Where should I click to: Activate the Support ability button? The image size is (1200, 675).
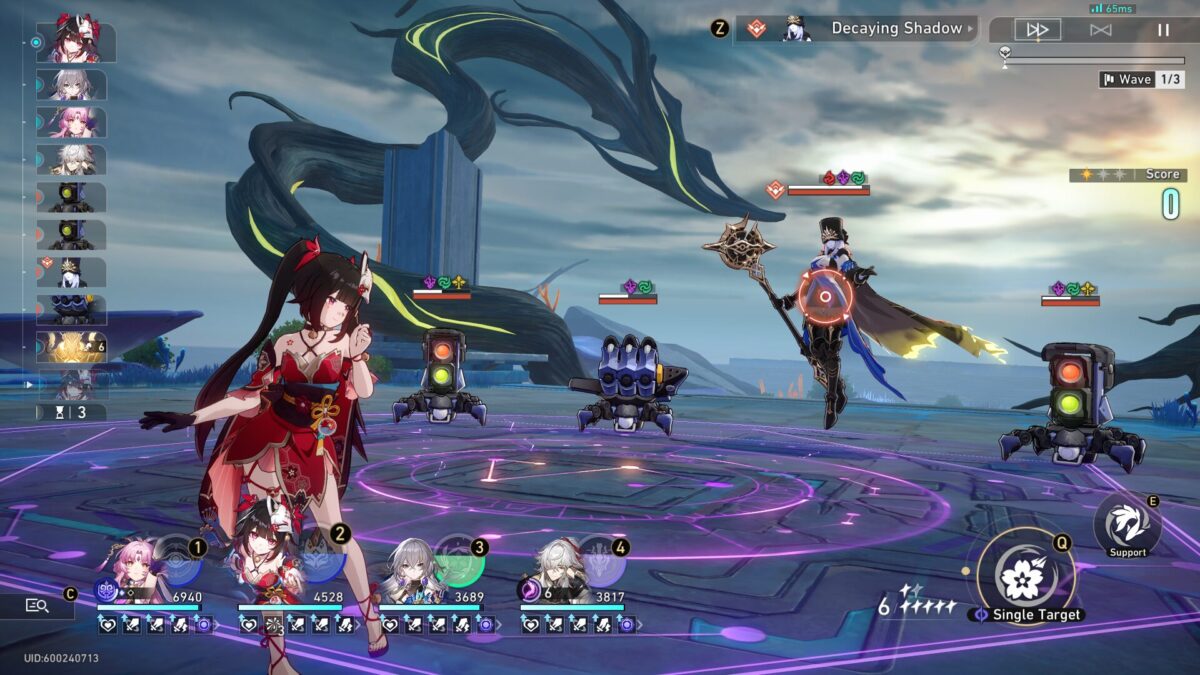[1127, 525]
